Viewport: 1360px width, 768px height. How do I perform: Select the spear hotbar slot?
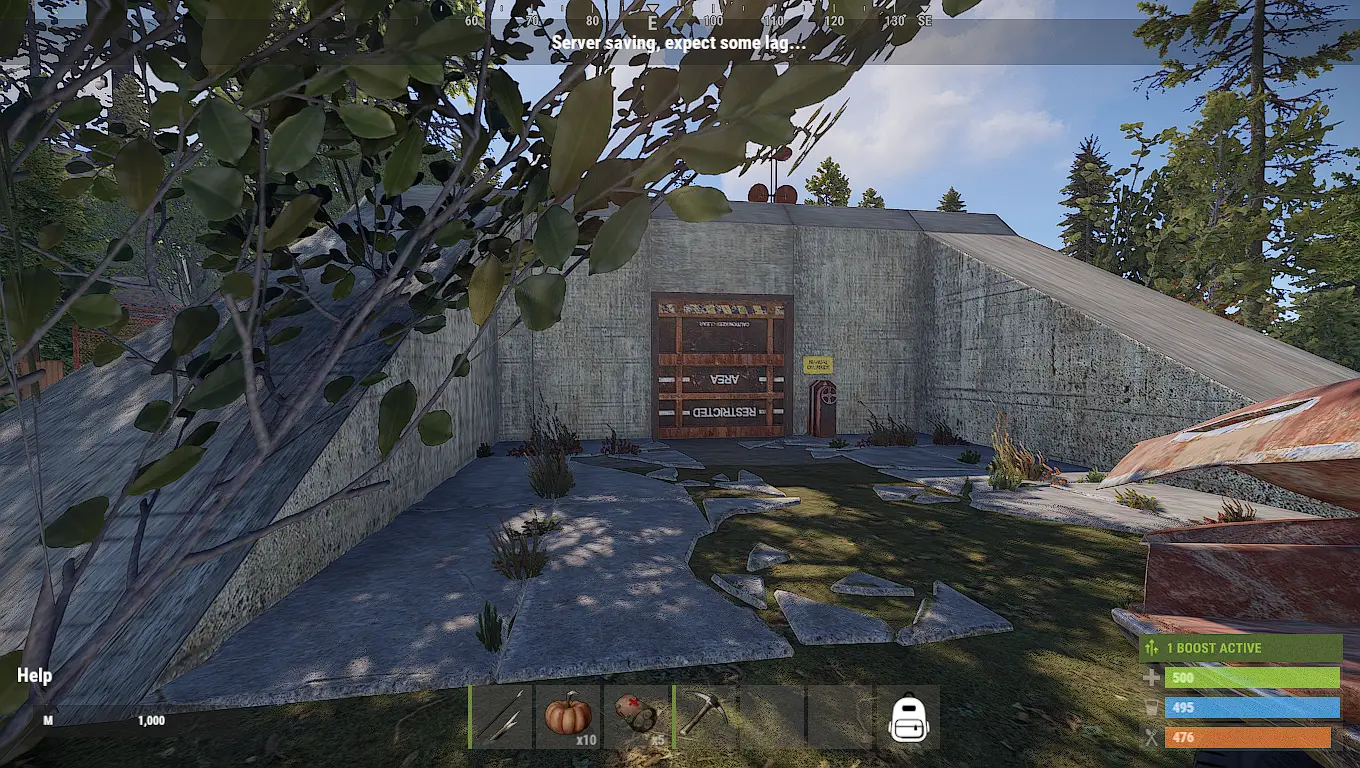502,717
